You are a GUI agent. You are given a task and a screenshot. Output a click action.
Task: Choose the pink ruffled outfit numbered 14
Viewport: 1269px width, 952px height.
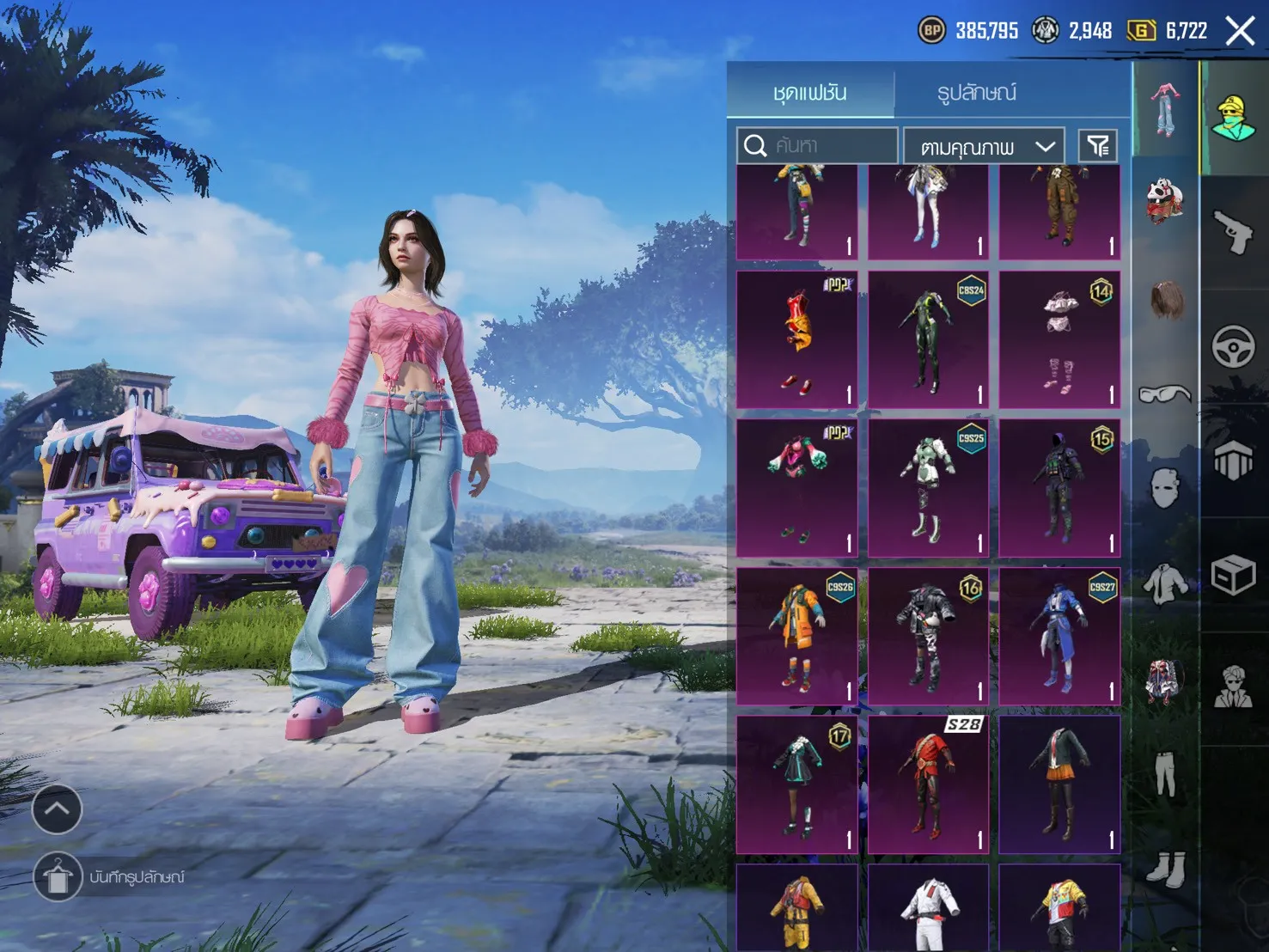point(1060,339)
